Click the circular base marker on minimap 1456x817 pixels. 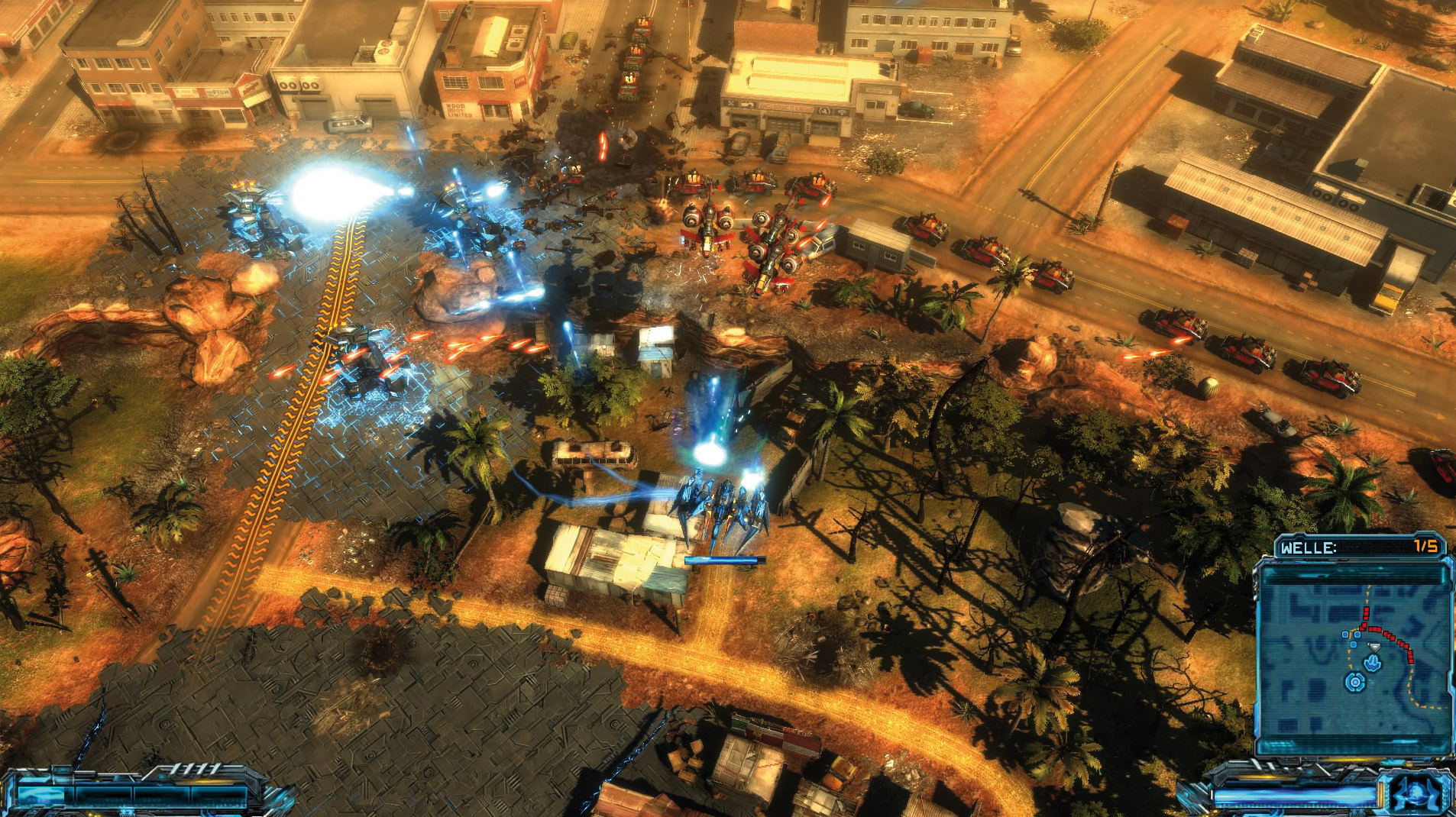[x=1355, y=682]
